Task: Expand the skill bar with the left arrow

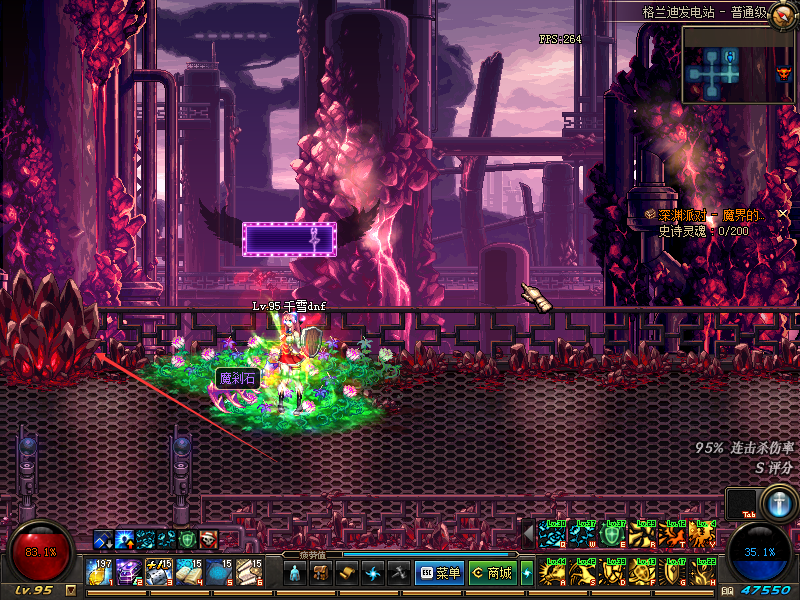Action: [x=529, y=533]
